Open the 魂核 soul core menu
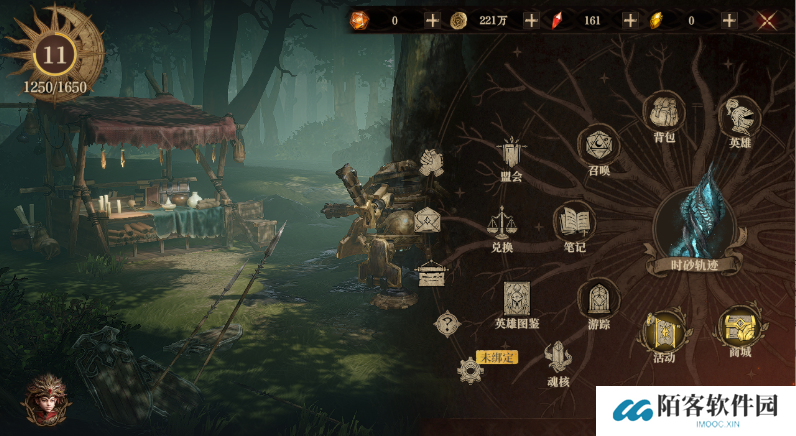This screenshot has height=436, width=796. click(x=558, y=357)
